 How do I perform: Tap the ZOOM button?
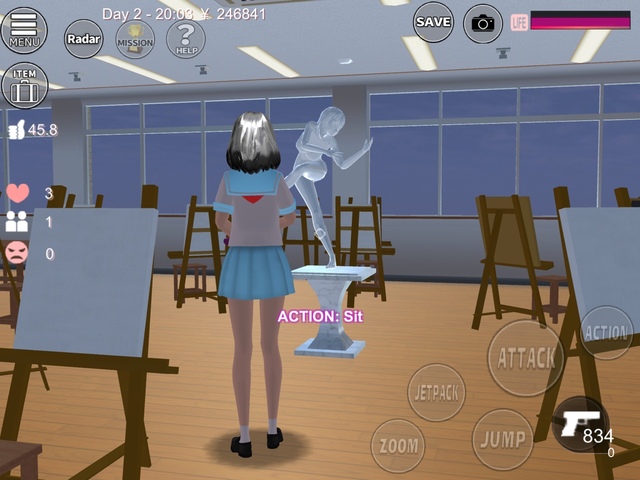pos(398,445)
